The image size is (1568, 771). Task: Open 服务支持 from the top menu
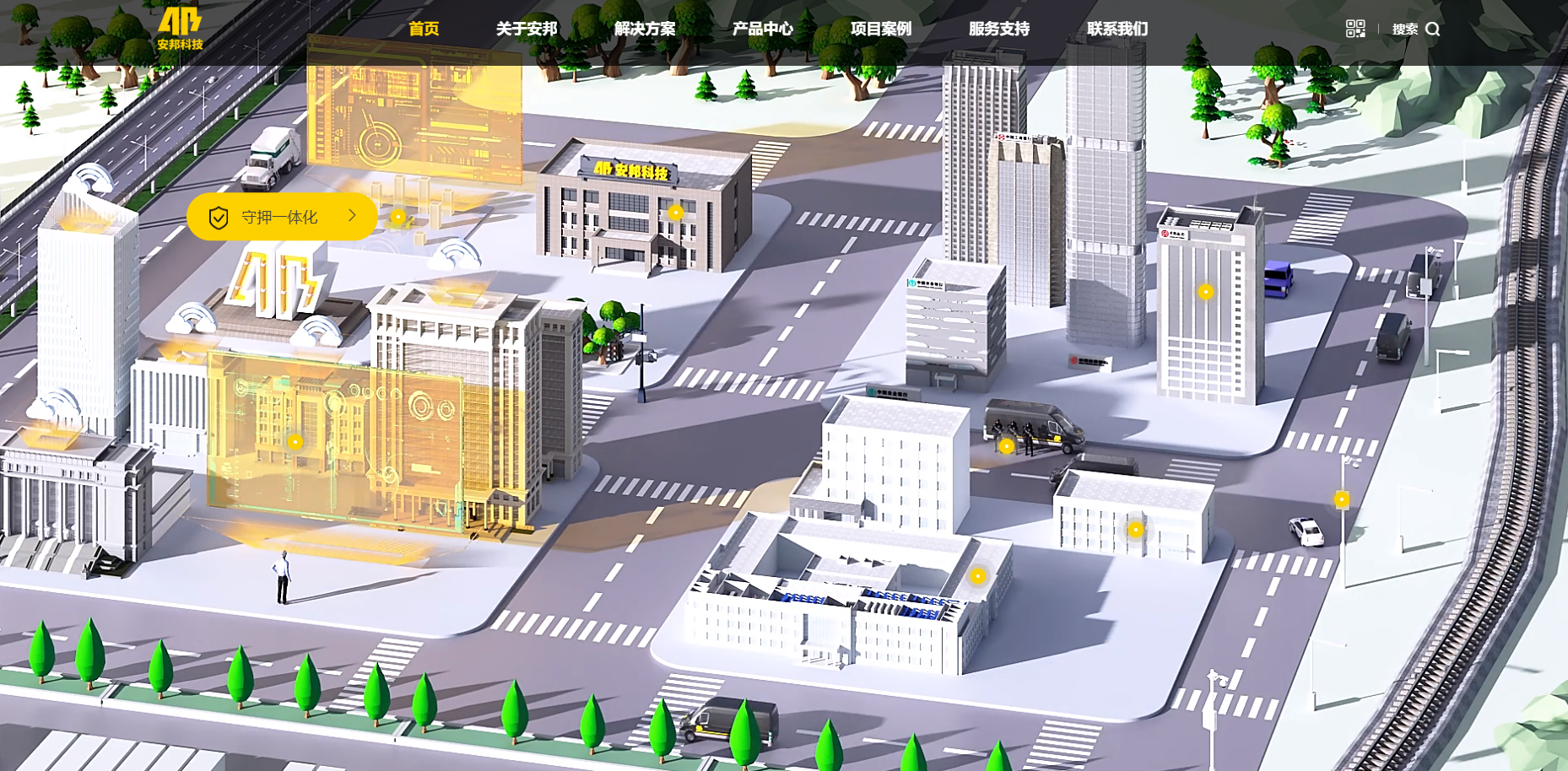(x=999, y=29)
